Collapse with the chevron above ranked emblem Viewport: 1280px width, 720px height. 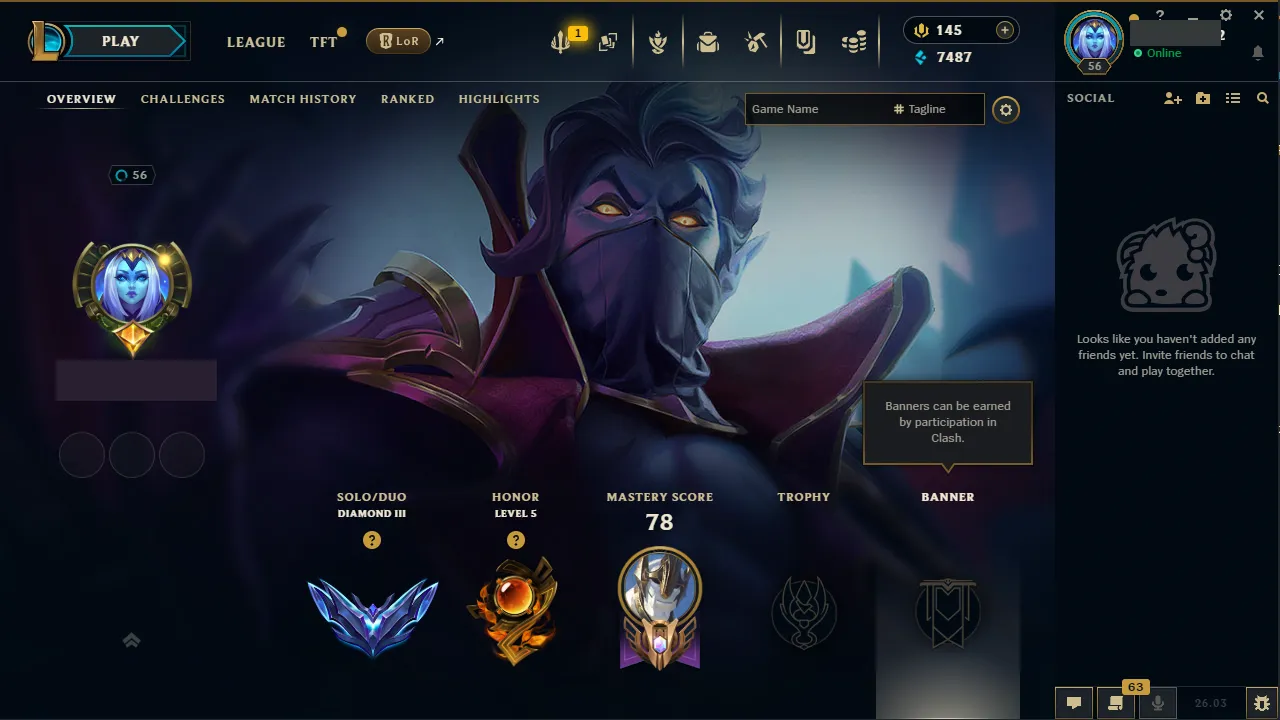[131, 640]
